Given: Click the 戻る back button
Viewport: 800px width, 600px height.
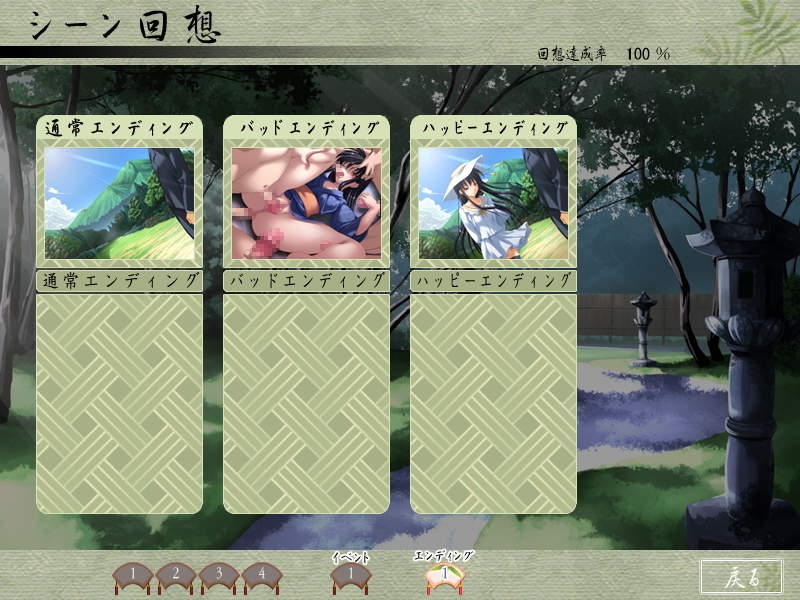Looking at the screenshot, I should (741, 576).
